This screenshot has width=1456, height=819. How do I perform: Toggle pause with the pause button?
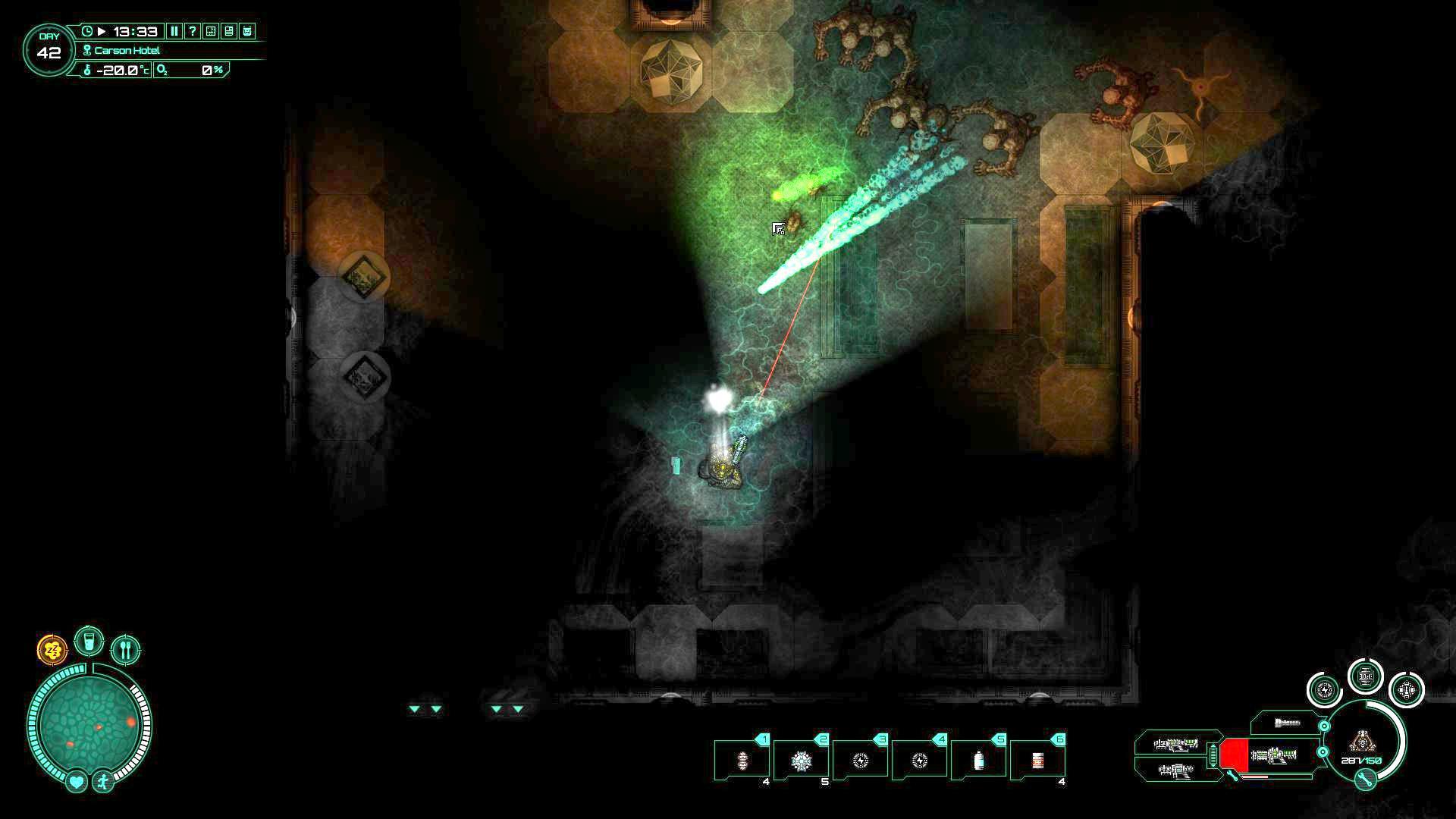[175, 32]
